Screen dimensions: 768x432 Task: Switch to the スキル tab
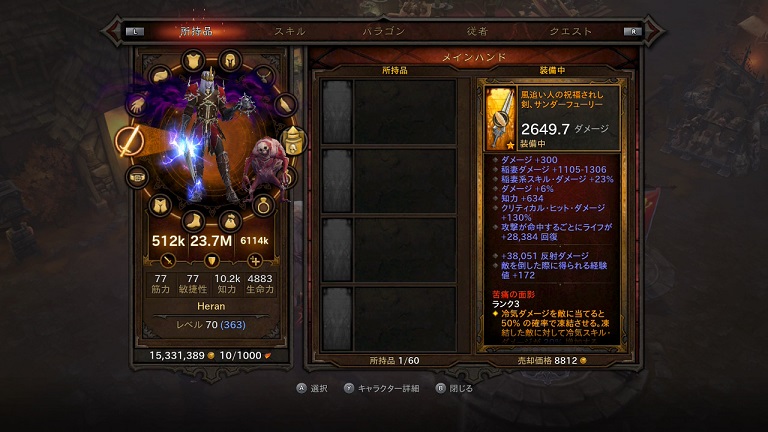click(290, 31)
